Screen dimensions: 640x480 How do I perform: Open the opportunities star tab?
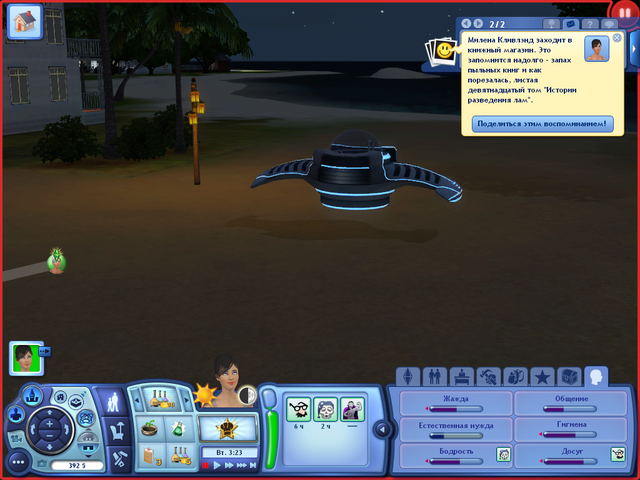click(x=542, y=377)
